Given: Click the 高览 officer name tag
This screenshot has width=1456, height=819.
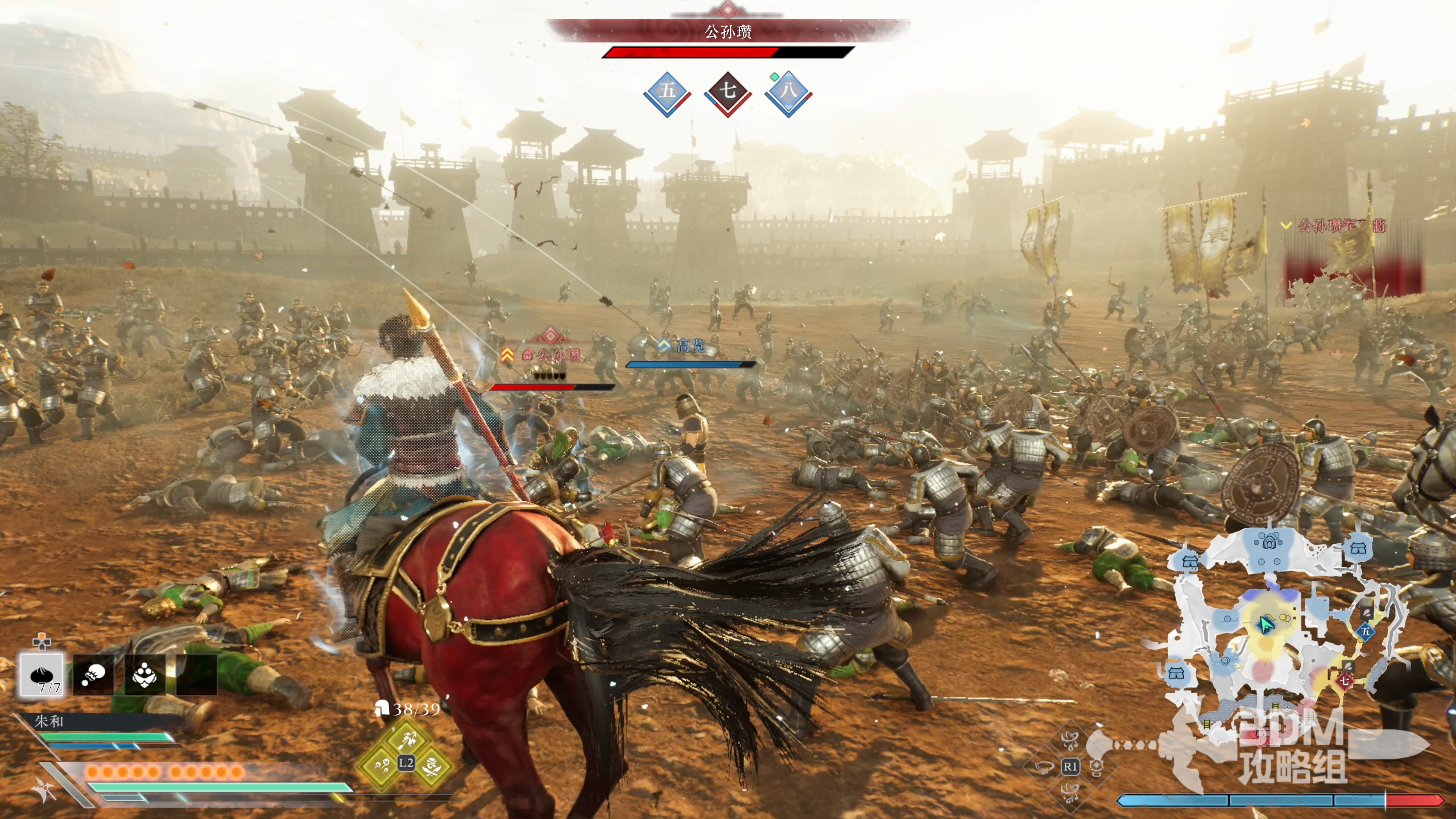Looking at the screenshot, I should pyautogui.click(x=689, y=345).
